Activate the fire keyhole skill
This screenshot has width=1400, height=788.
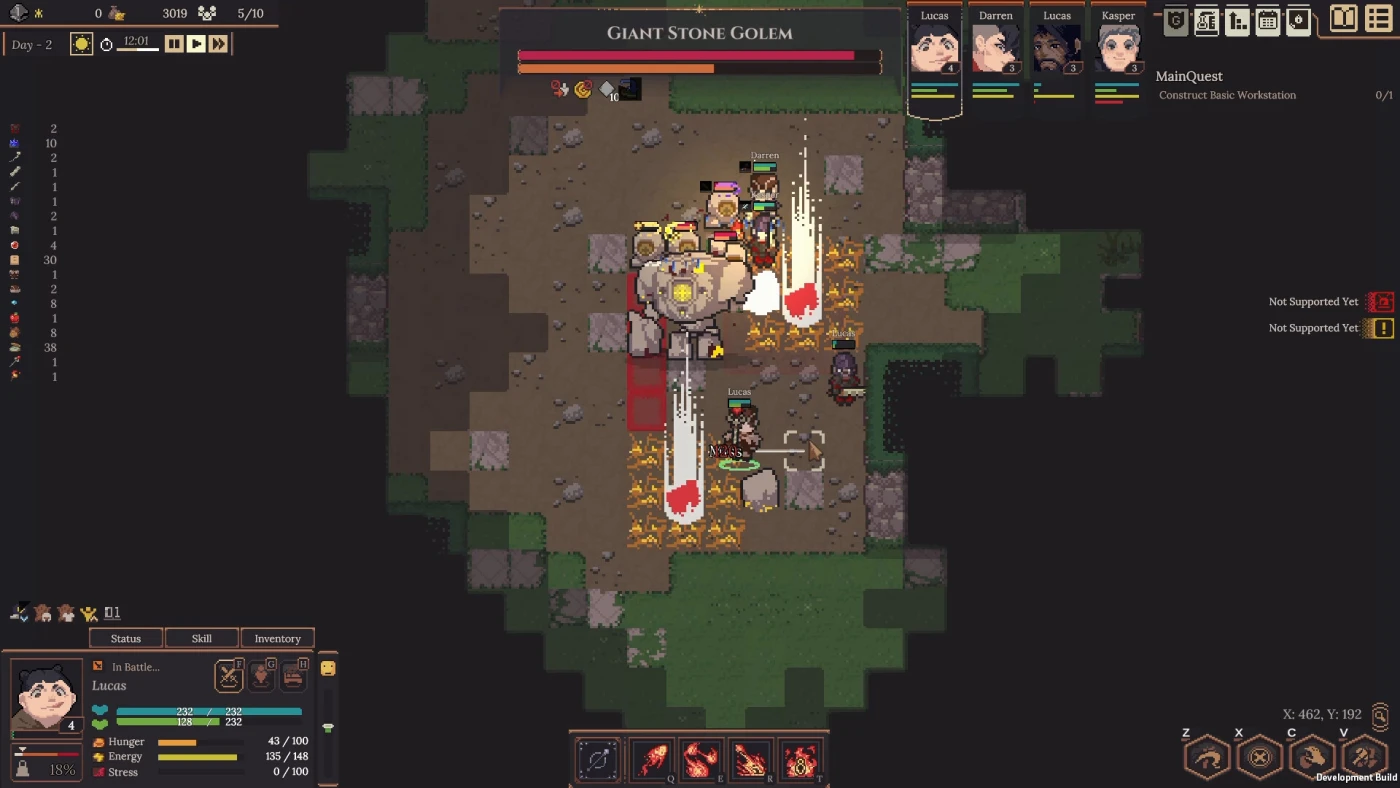[801, 760]
